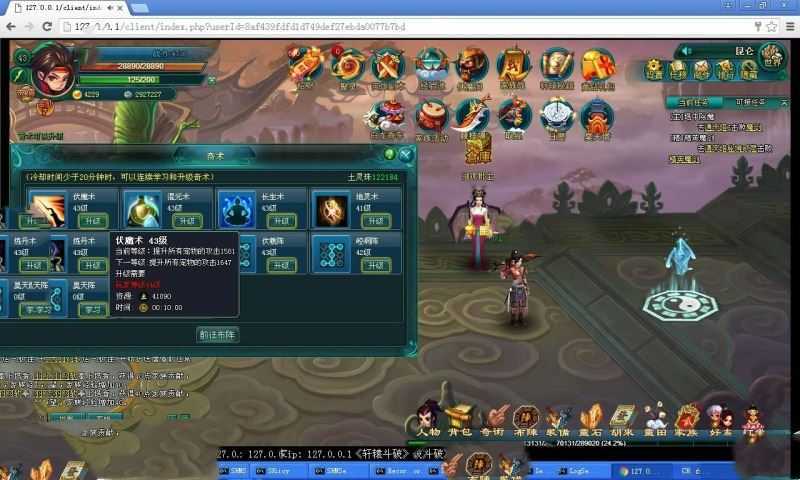Click the browser back arrow

[x=12, y=25]
